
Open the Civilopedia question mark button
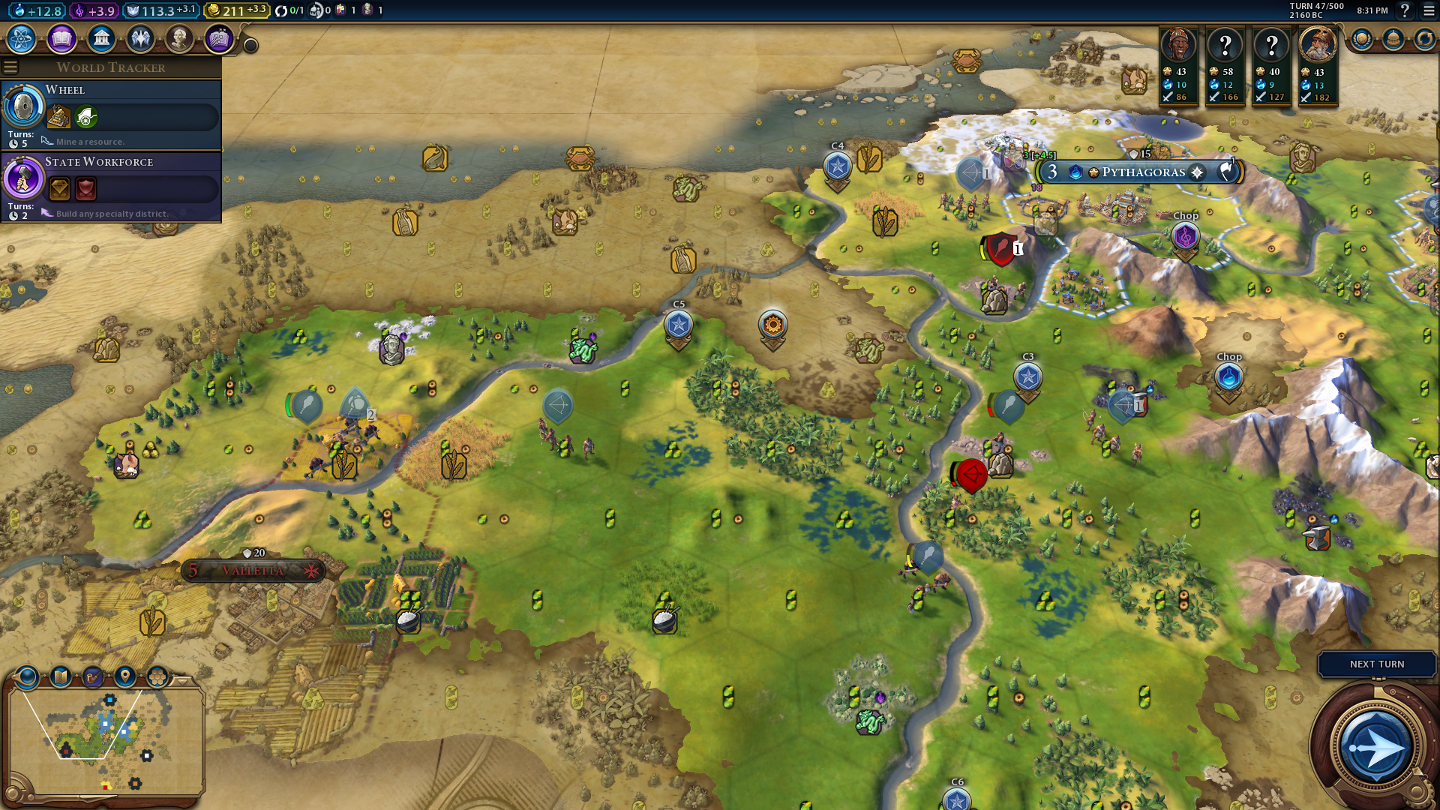point(1405,11)
